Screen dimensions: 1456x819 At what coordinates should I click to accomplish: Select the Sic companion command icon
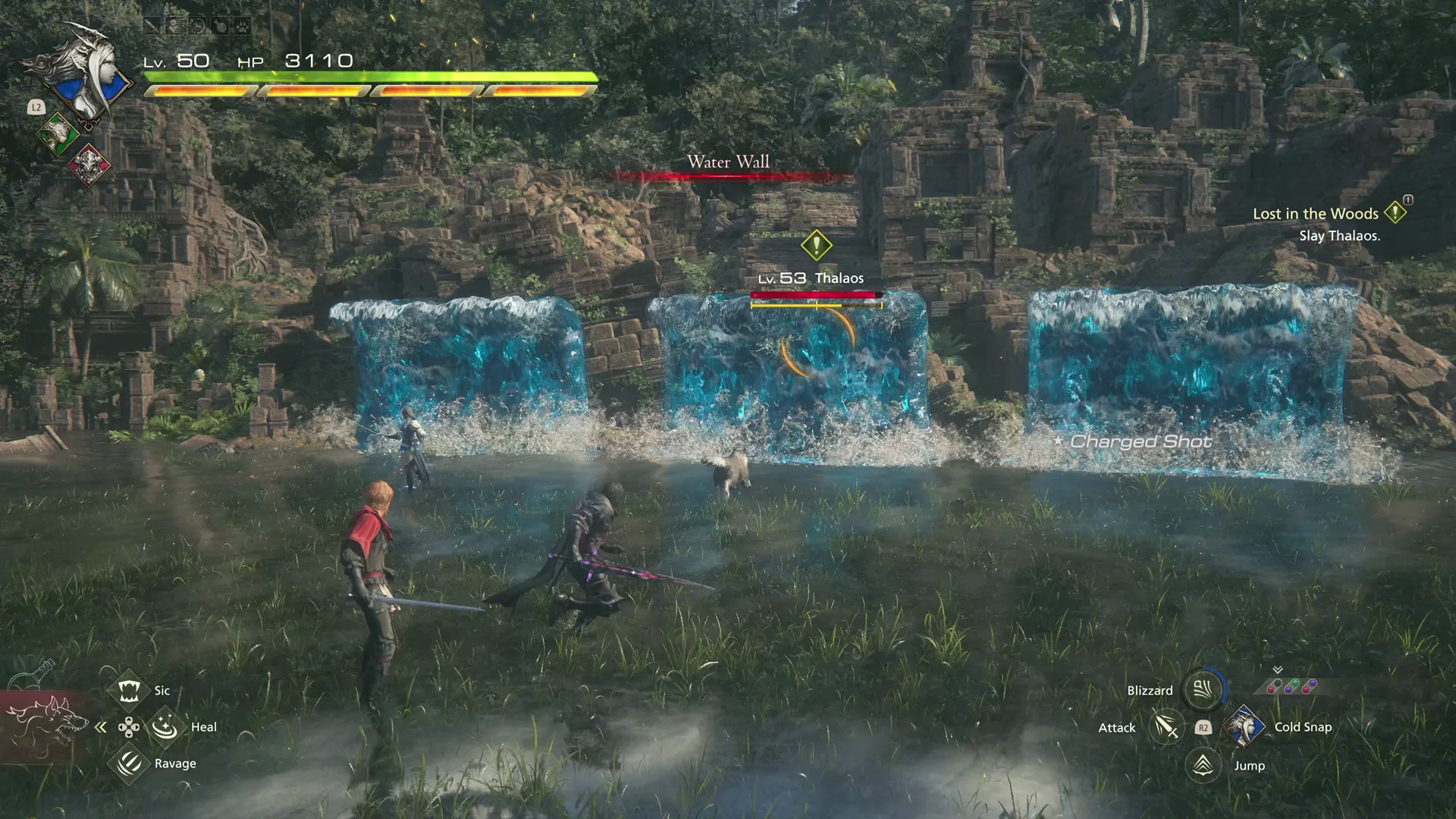[x=128, y=690]
